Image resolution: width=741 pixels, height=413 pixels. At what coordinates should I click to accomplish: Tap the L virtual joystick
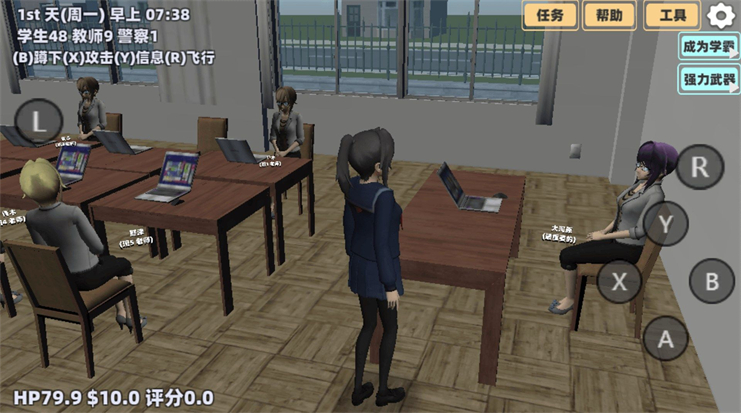coord(39,122)
